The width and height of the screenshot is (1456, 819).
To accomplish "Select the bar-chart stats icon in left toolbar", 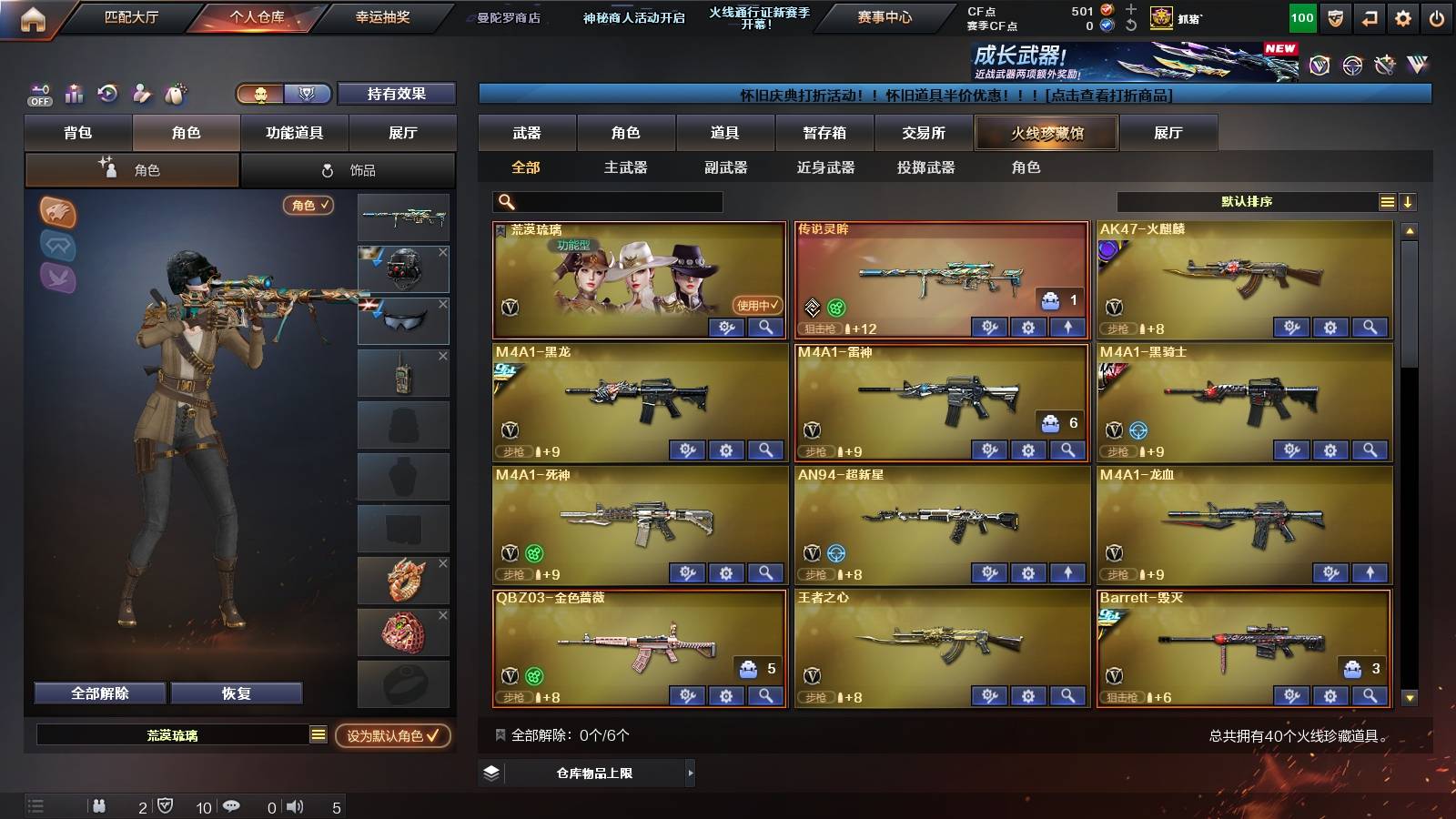I will tap(74, 94).
